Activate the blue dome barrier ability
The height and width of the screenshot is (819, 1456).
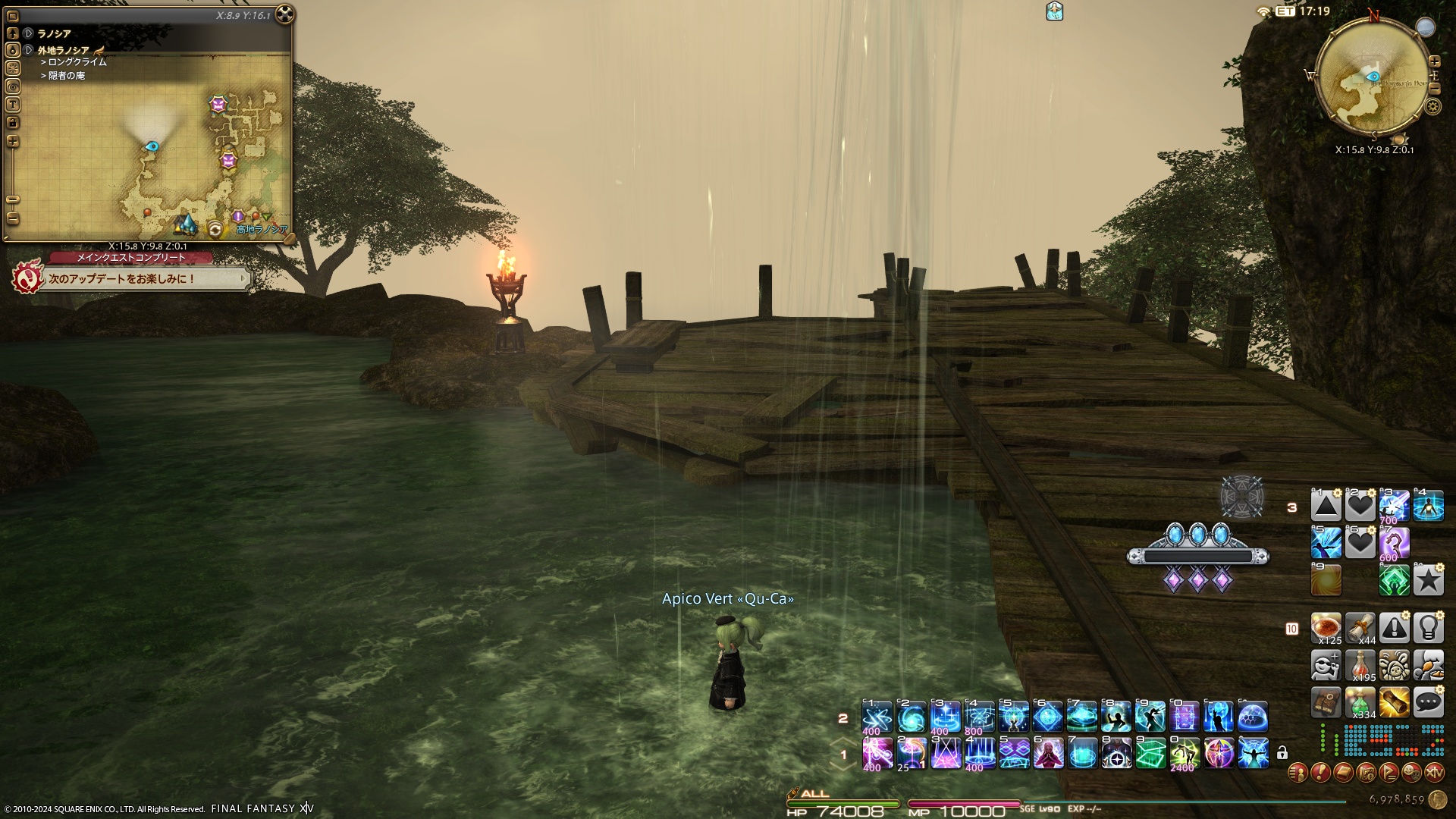[x=1253, y=717]
